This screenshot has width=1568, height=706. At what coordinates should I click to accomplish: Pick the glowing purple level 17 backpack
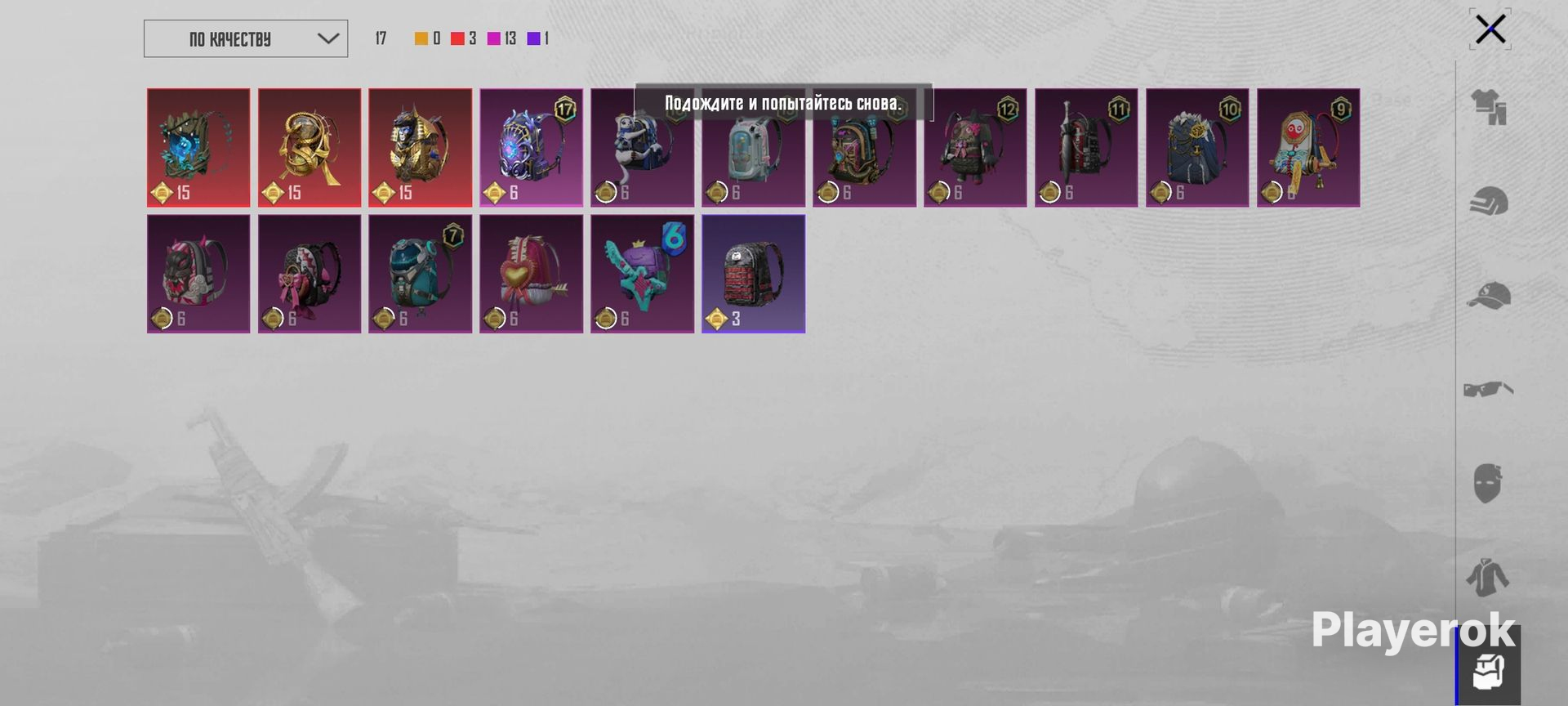532,147
